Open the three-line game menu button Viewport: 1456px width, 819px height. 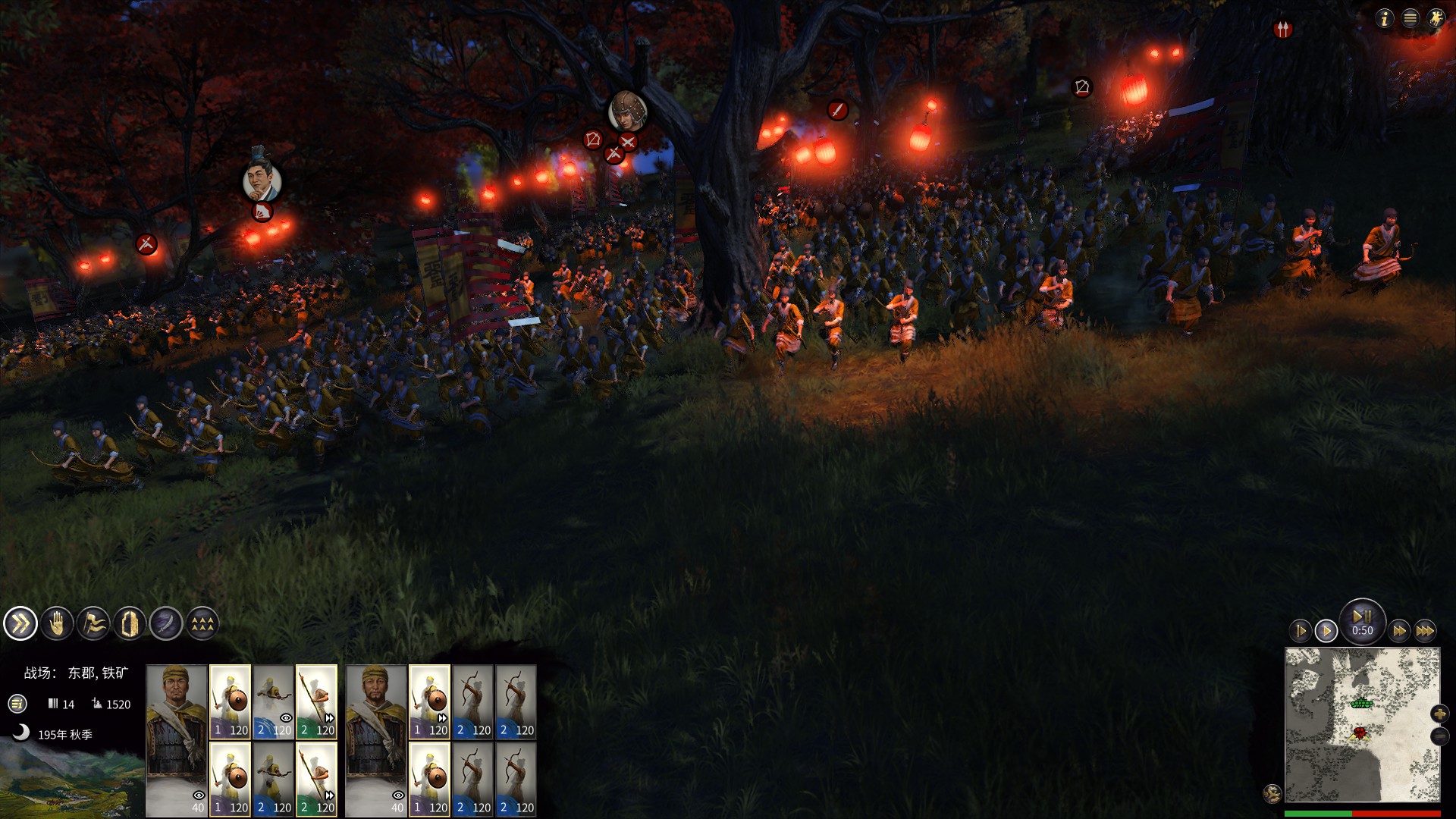pos(1410,19)
